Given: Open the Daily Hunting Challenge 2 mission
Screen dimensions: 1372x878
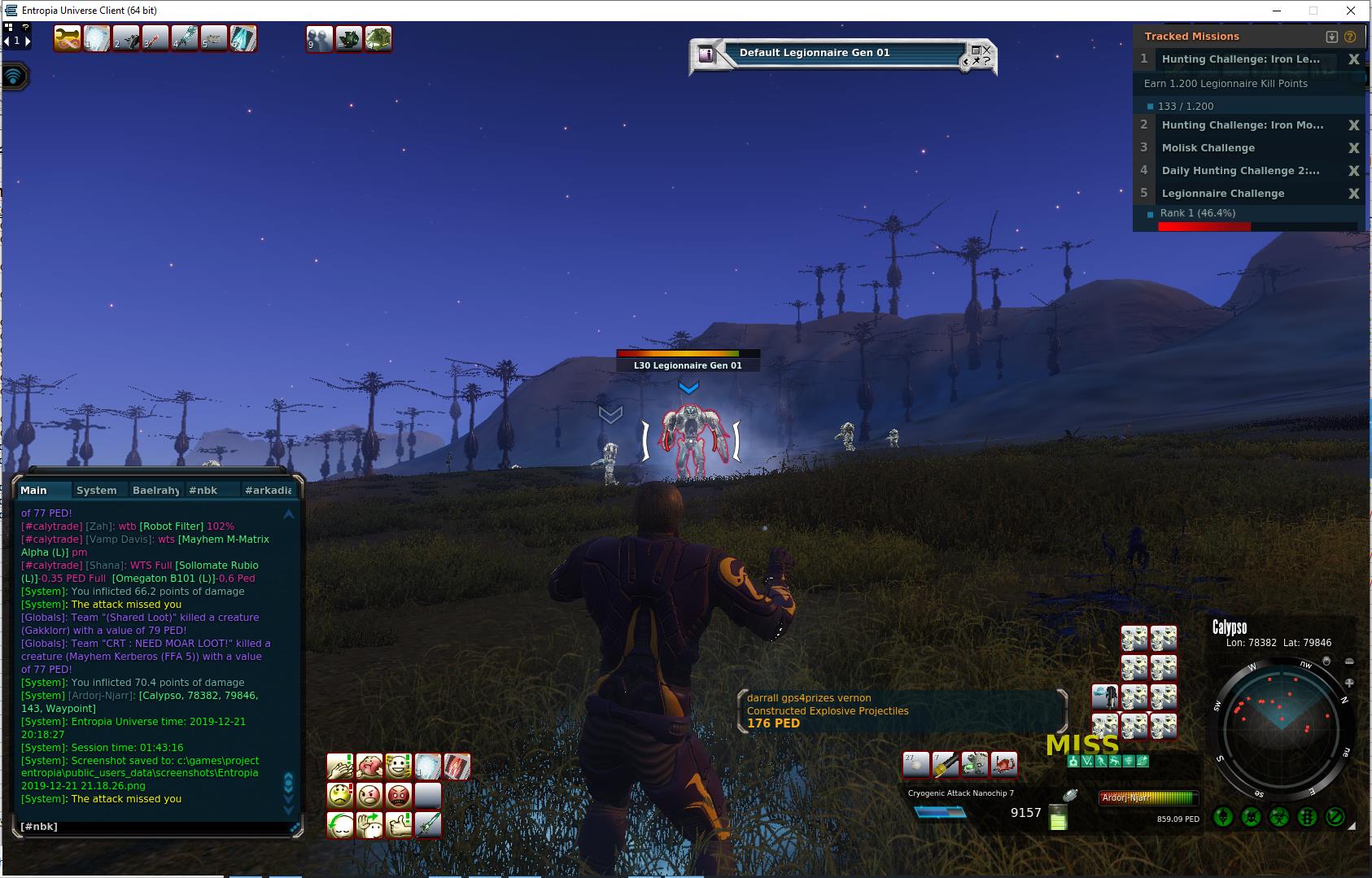Looking at the screenshot, I should (x=1239, y=171).
